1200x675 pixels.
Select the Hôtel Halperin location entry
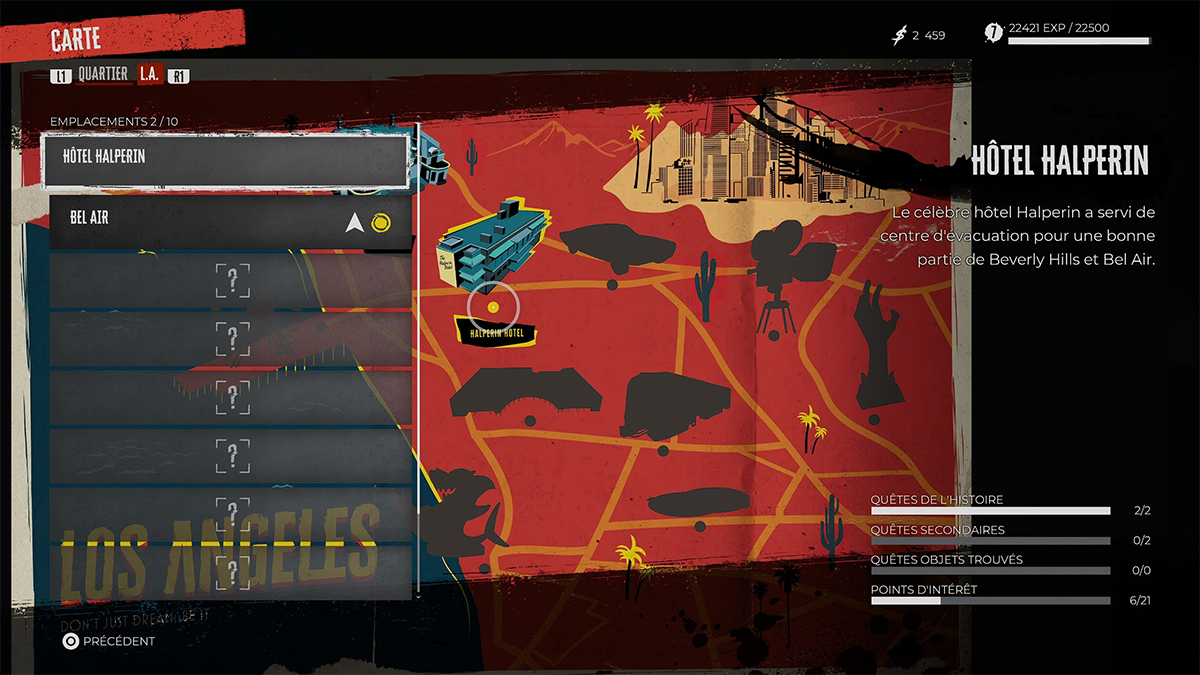point(225,160)
